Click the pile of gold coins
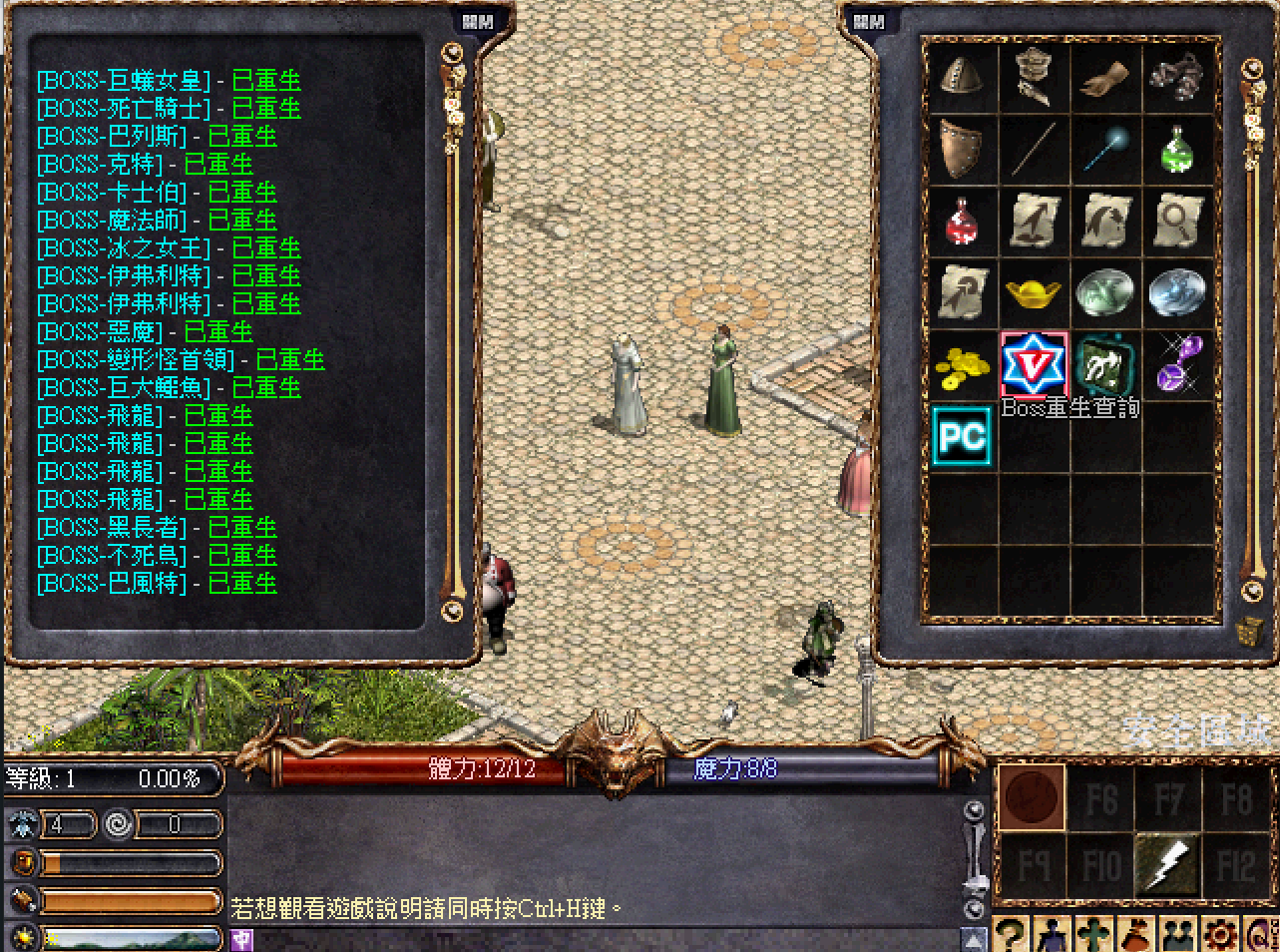 click(x=961, y=365)
